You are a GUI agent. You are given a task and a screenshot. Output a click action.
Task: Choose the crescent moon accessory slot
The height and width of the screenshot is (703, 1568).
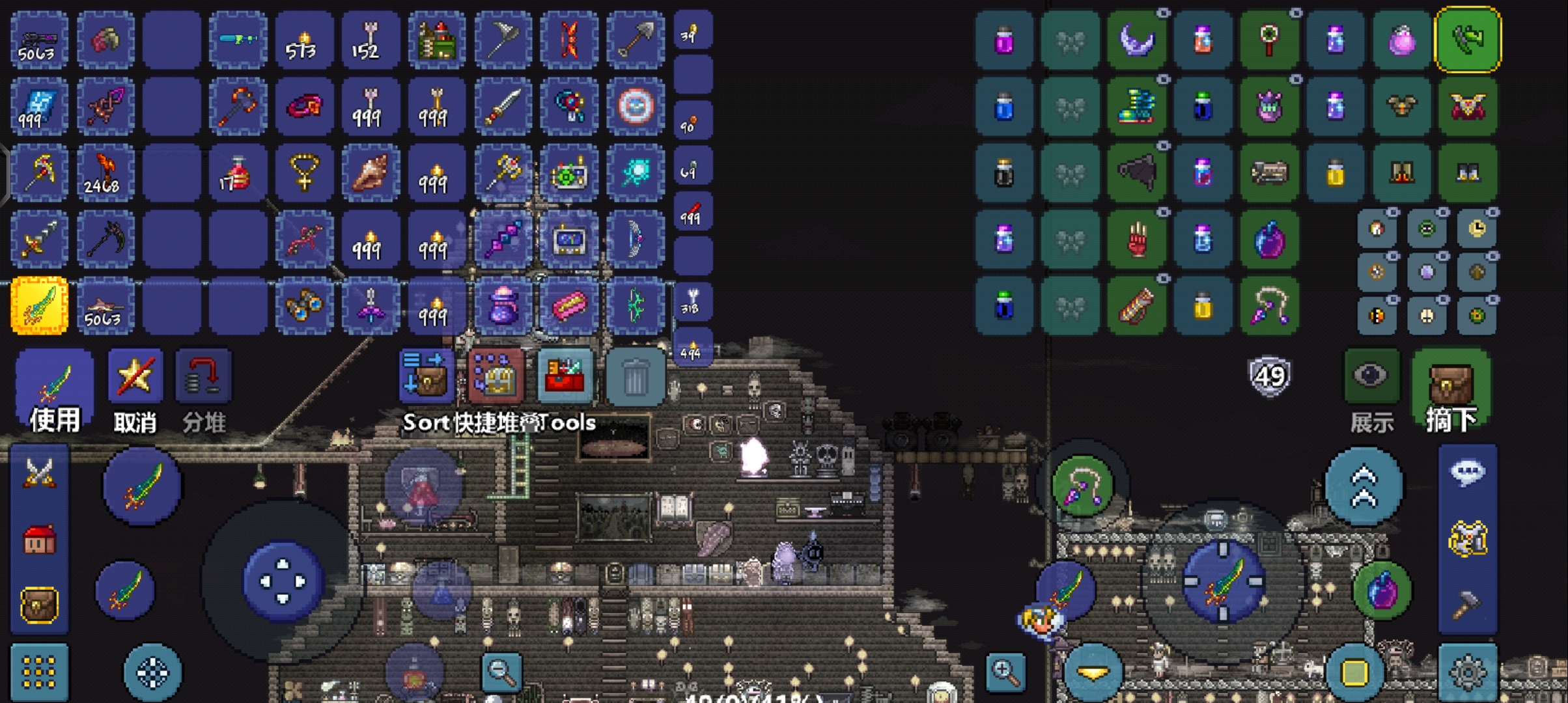click(1136, 40)
